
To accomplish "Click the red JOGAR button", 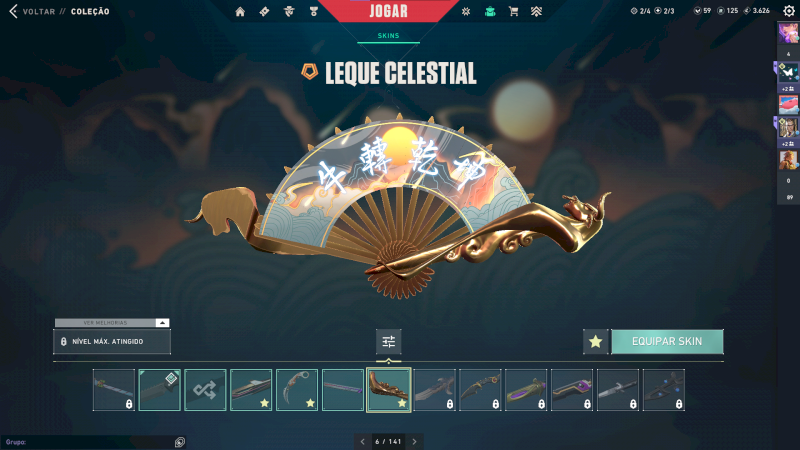I will click(x=388, y=12).
